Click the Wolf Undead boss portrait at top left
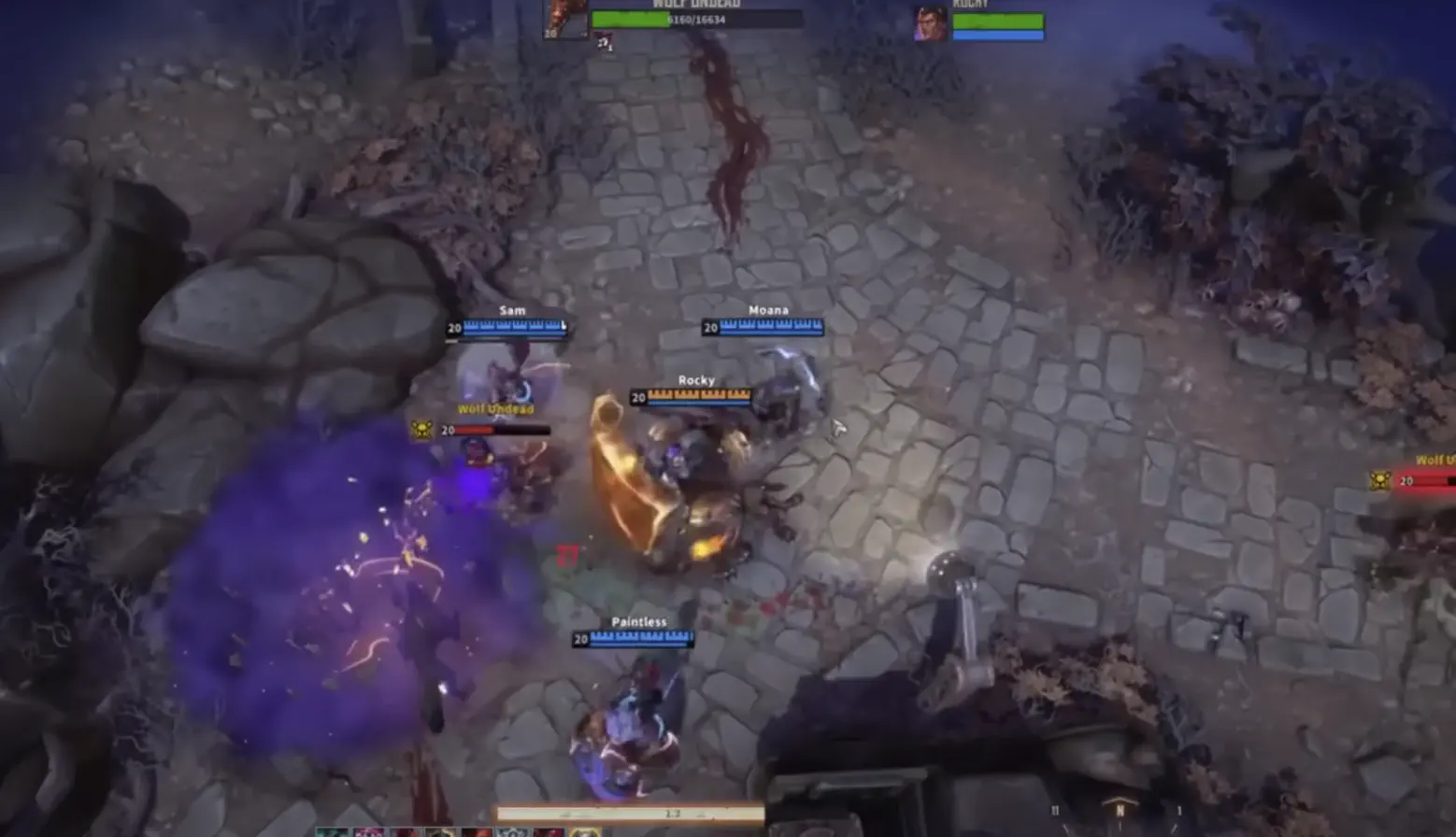This screenshot has height=837, width=1456. (564, 21)
